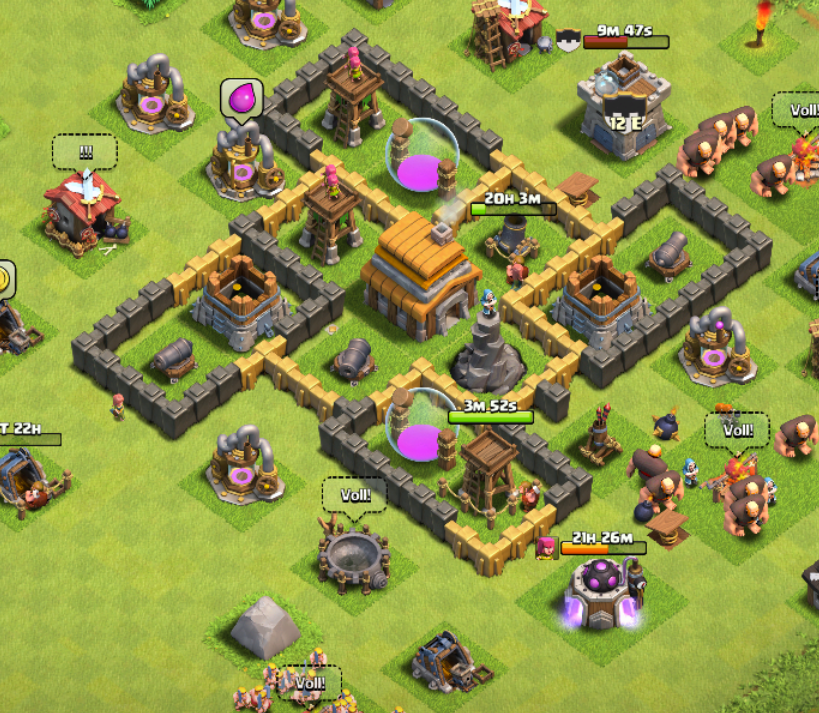Open the "!!!" alert speech bubble
The image size is (819, 713).
coord(85,152)
